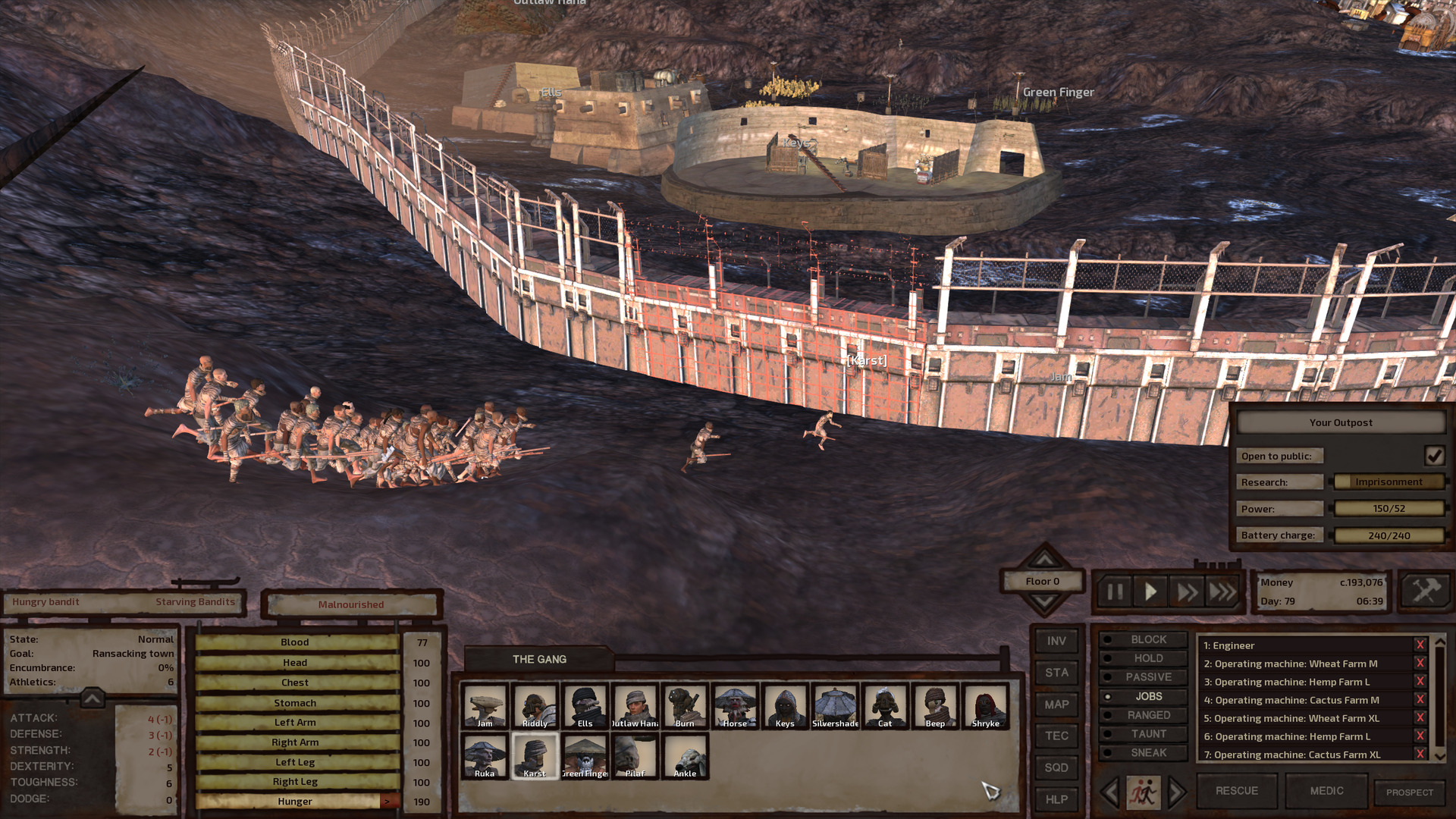This screenshot has width=1456, height=819.
Task: Switch to the INV inventory tab
Action: pos(1056,641)
